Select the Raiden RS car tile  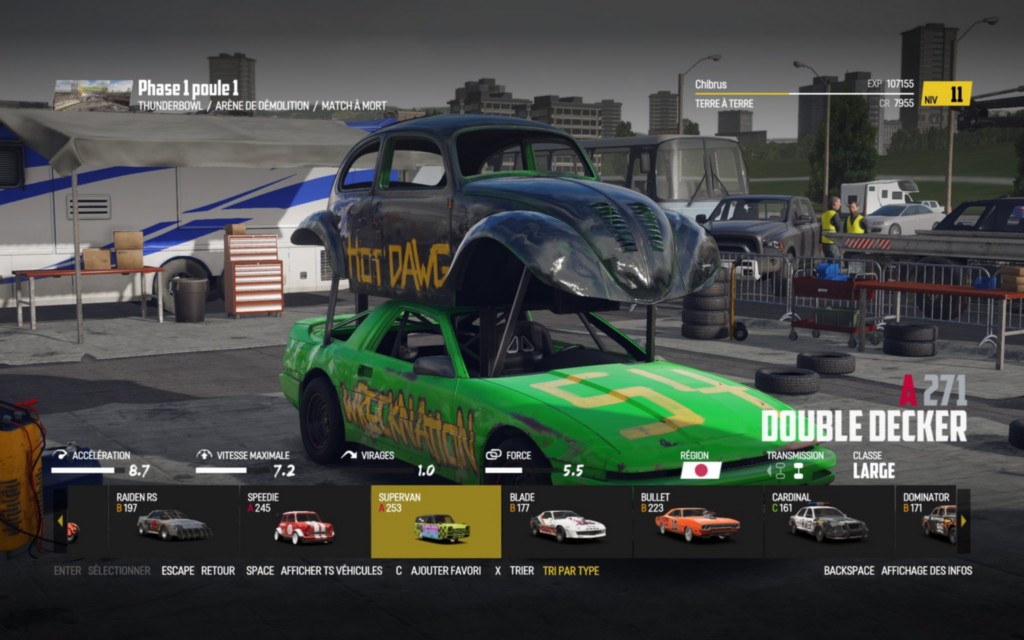pyautogui.click(x=173, y=521)
